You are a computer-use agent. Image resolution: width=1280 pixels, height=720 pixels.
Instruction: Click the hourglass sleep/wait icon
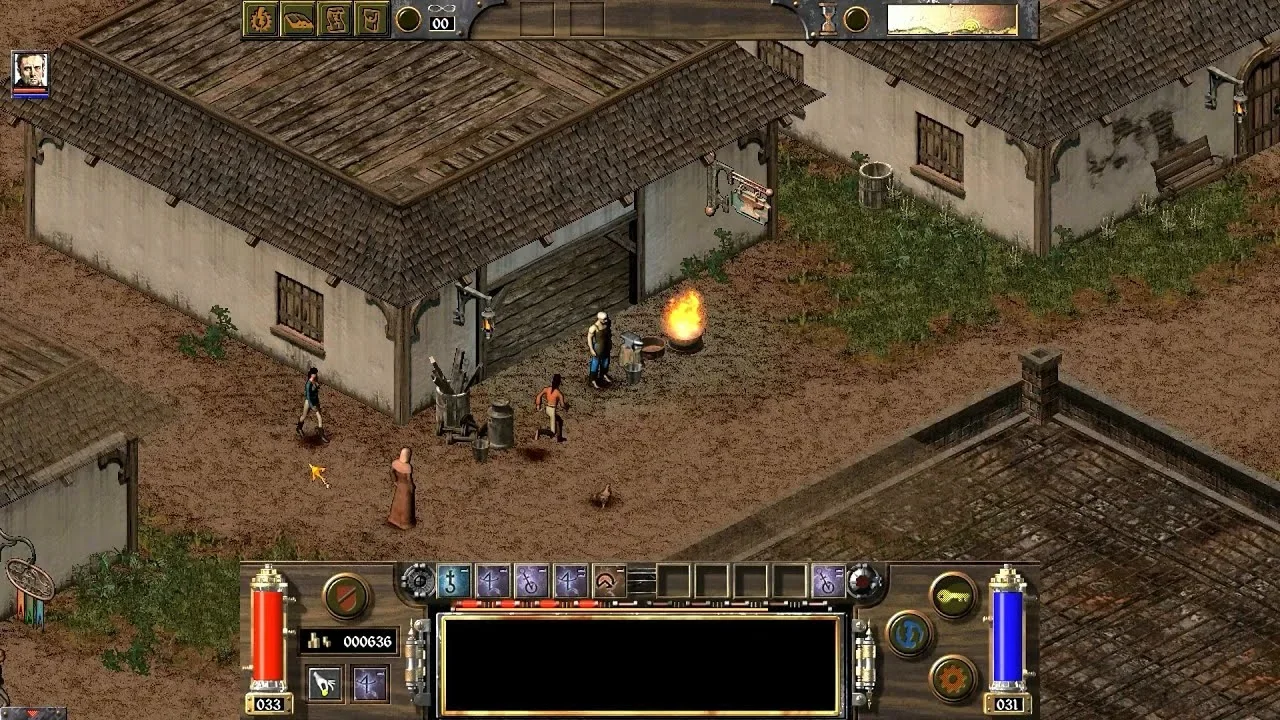[x=828, y=19]
